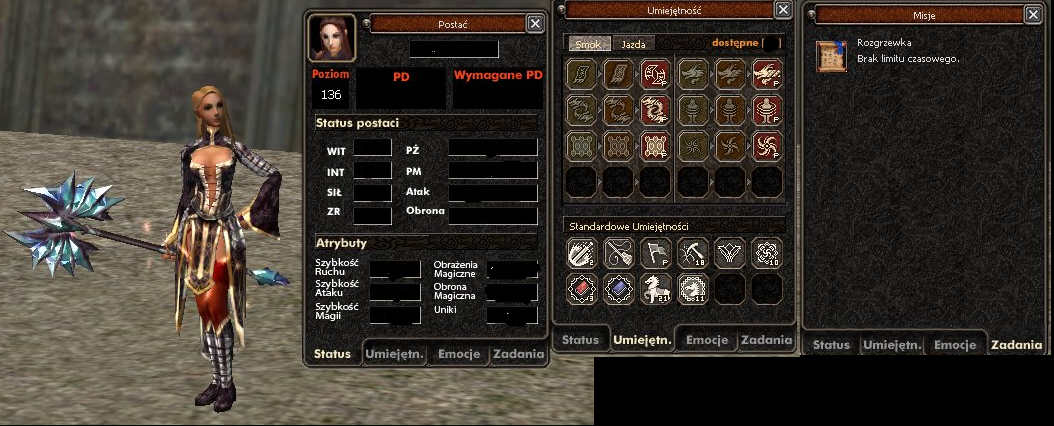Close the Misje quest window
The width and height of the screenshot is (1054, 426).
1033,14
